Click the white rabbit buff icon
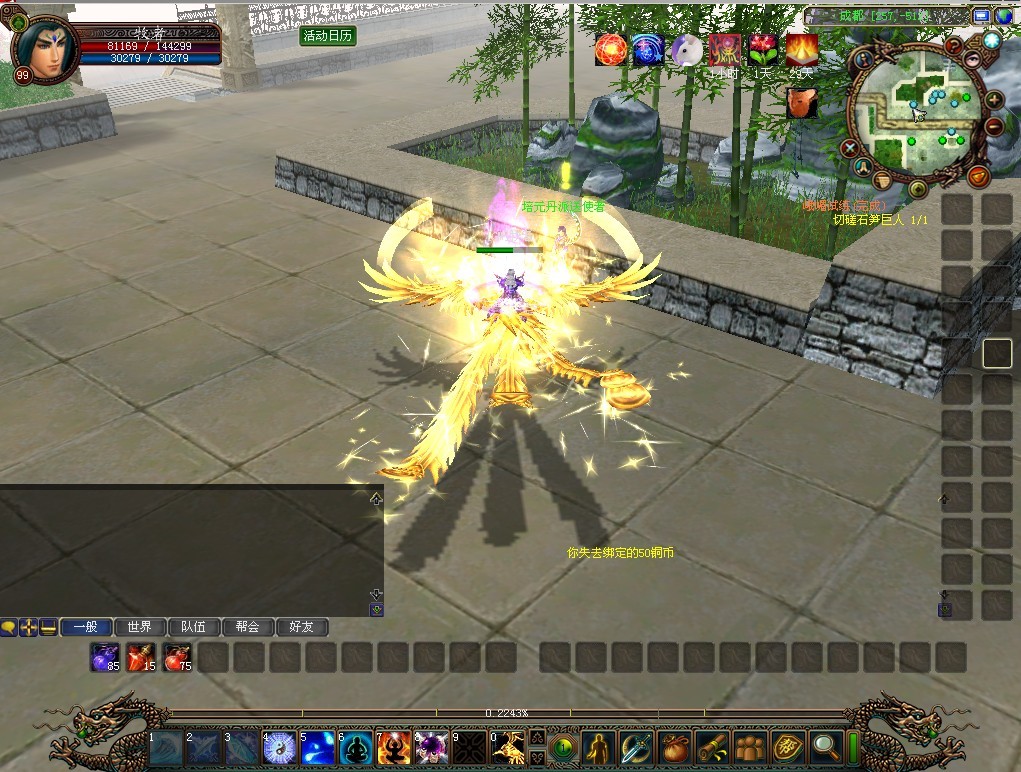 [x=687, y=50]
